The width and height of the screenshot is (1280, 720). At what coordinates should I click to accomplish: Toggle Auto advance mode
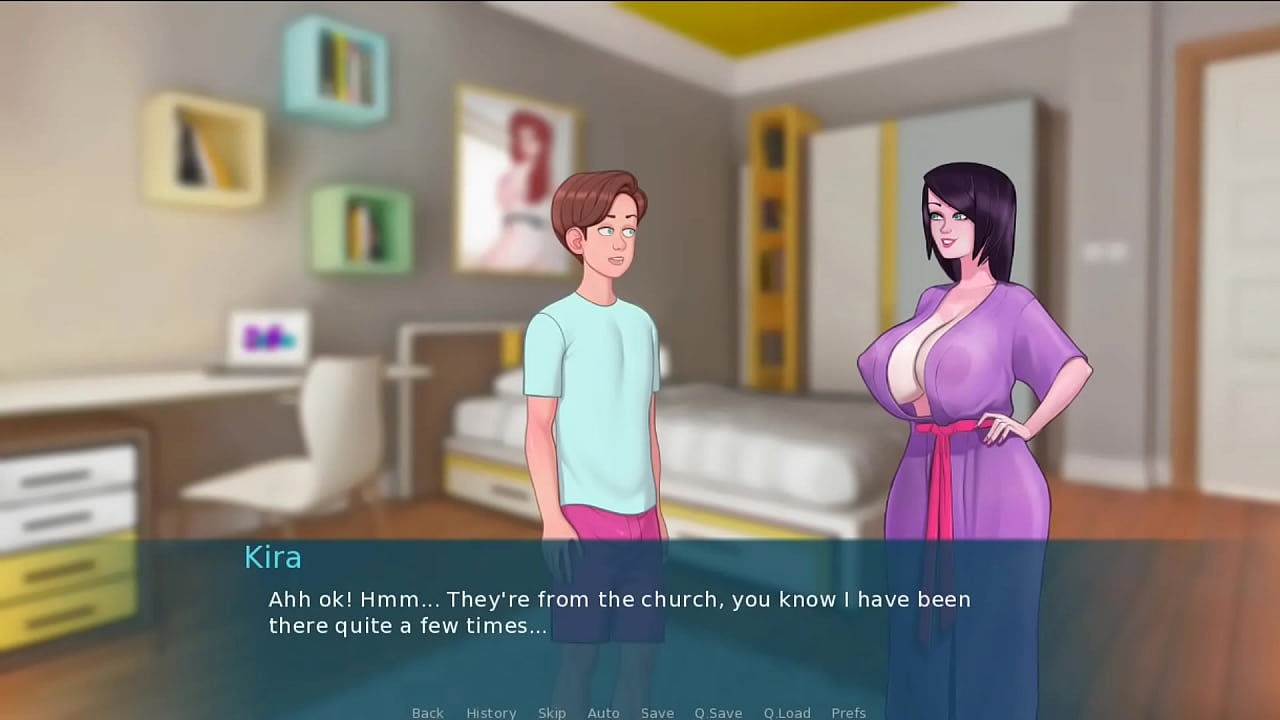603,712
